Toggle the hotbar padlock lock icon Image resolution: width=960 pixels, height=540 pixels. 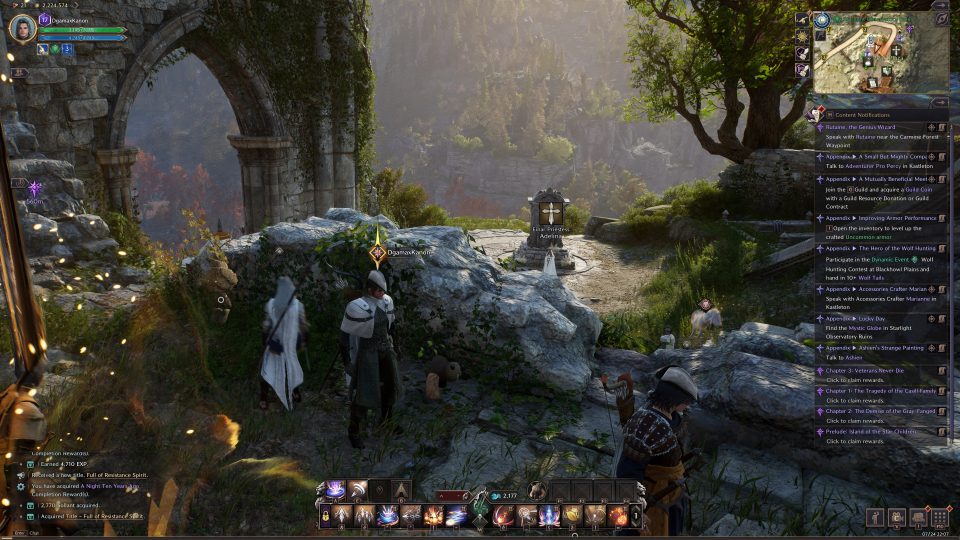click(326, 516)
